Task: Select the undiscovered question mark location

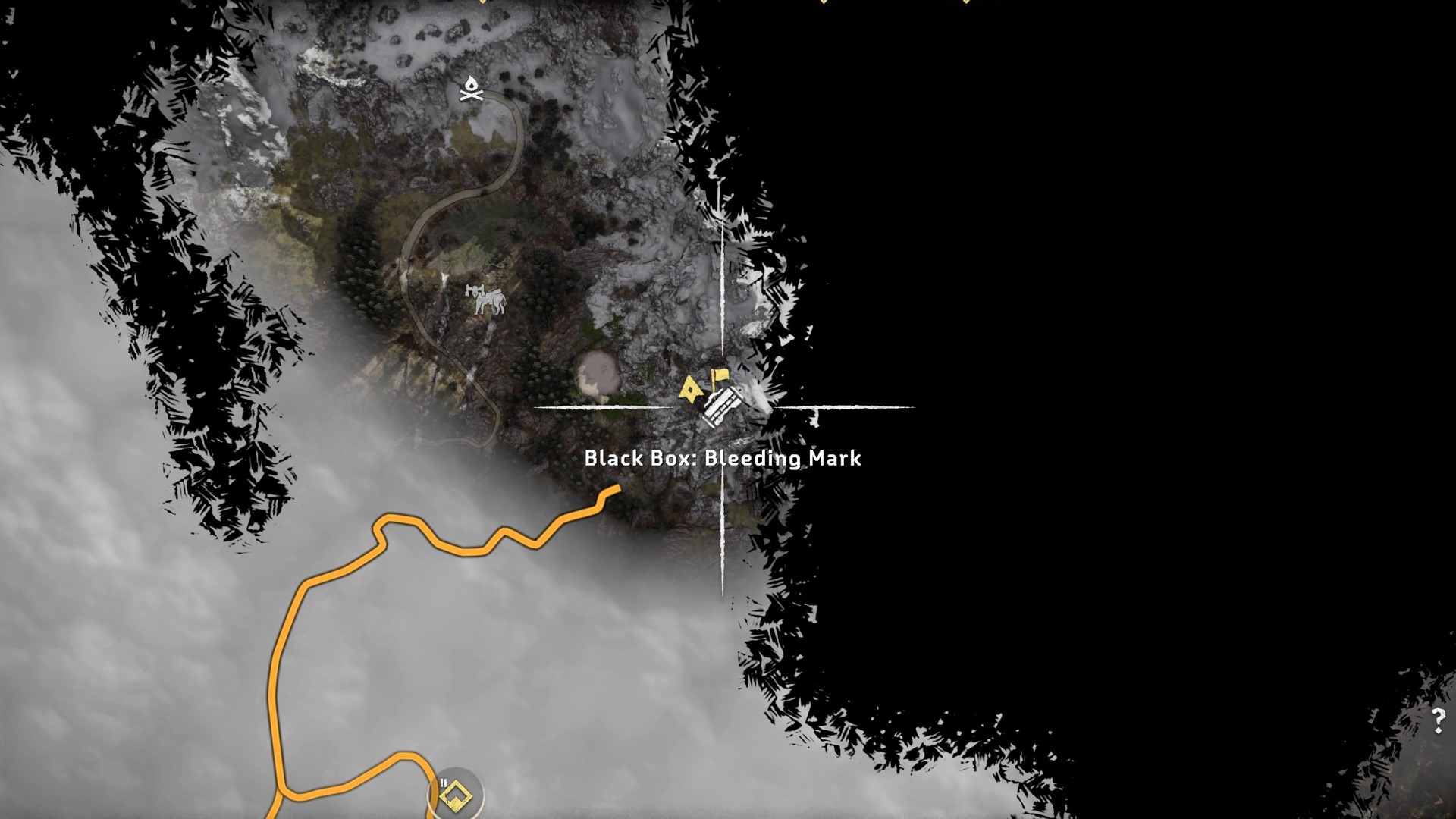Action: (1438, 719)
